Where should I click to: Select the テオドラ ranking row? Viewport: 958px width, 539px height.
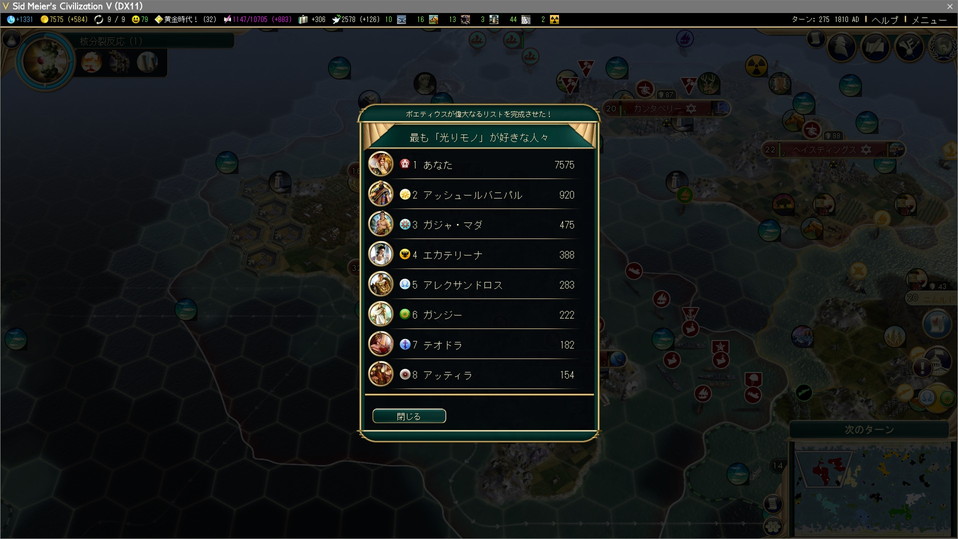[478, 345]
